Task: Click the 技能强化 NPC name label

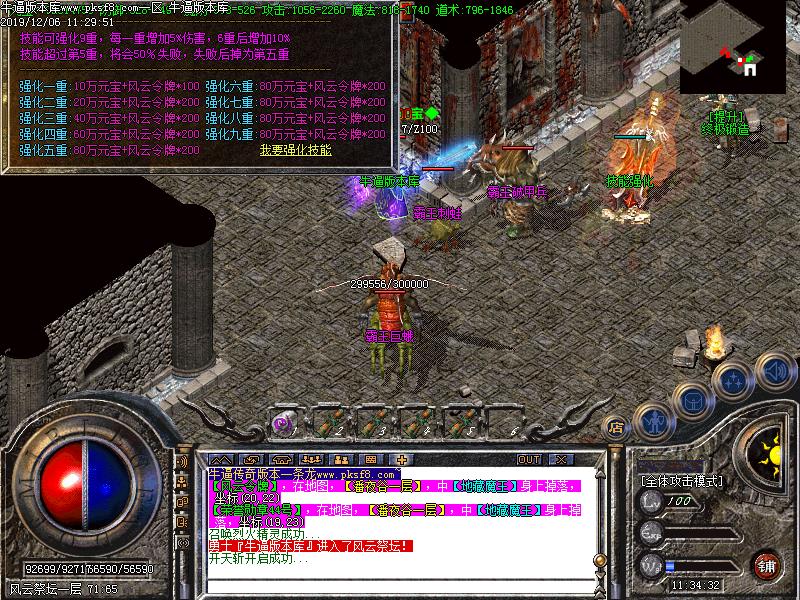Action: click(628, 181)
